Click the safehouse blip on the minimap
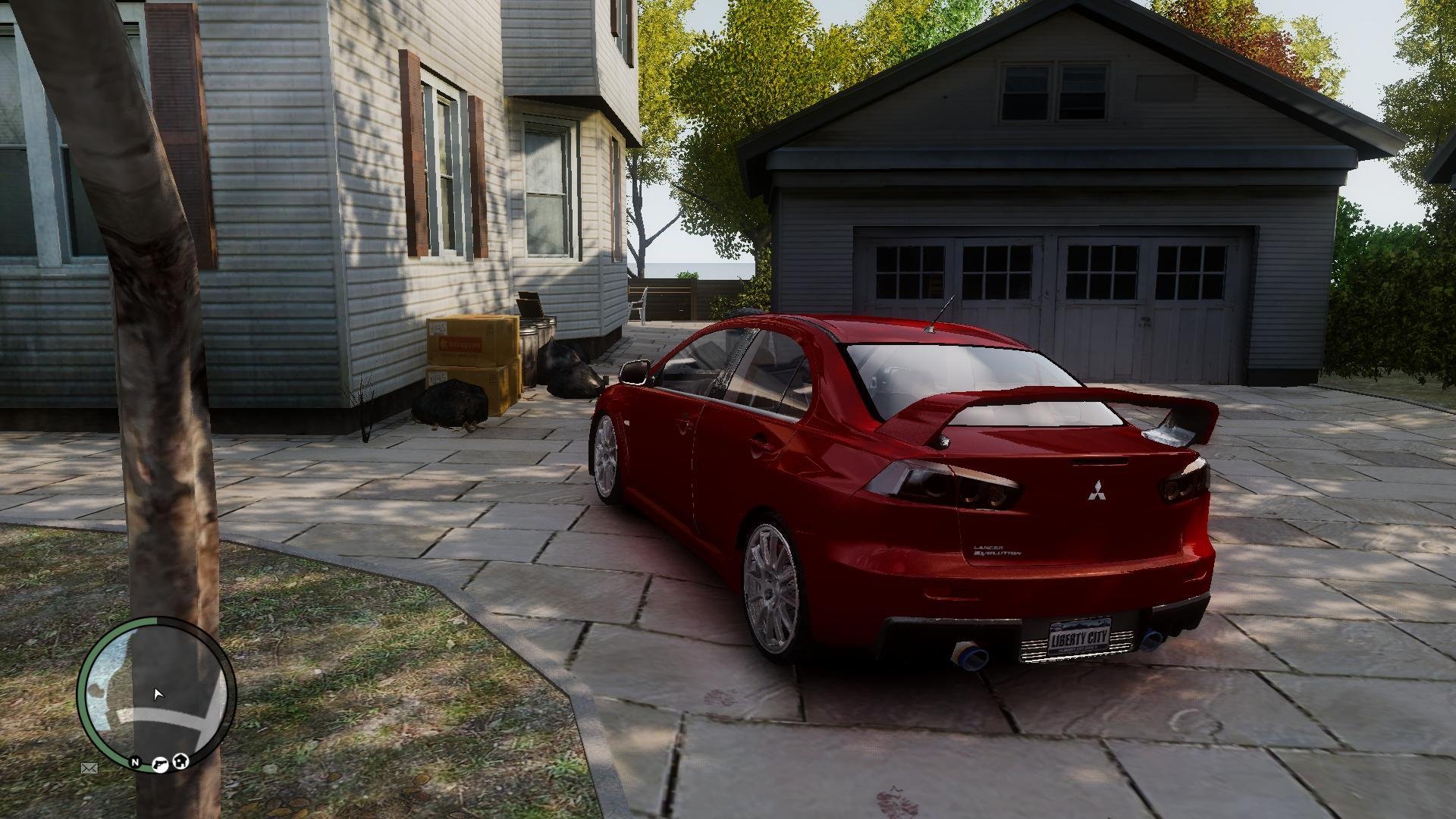 [x=180, y=761]
